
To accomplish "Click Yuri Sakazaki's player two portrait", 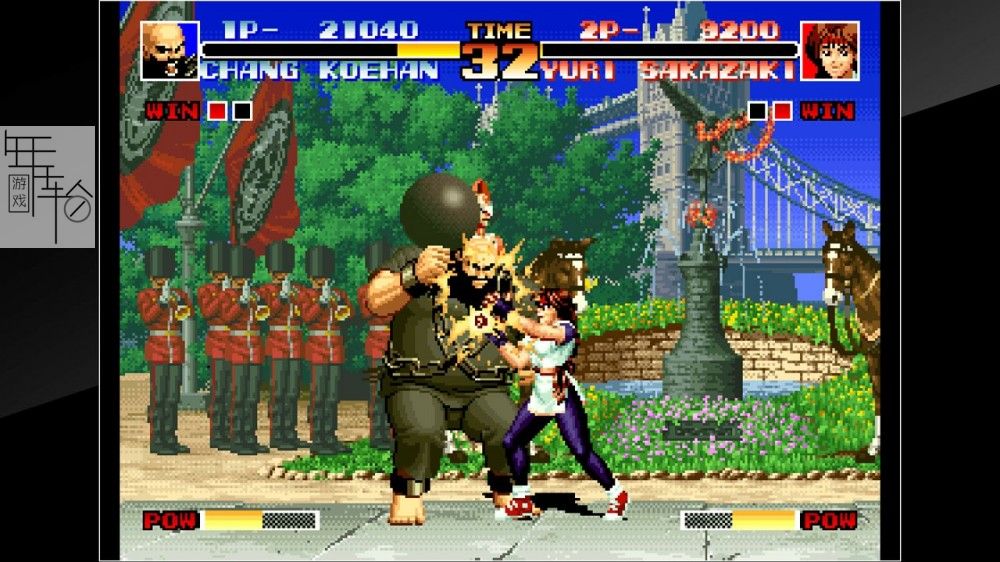I will (829, 51).
